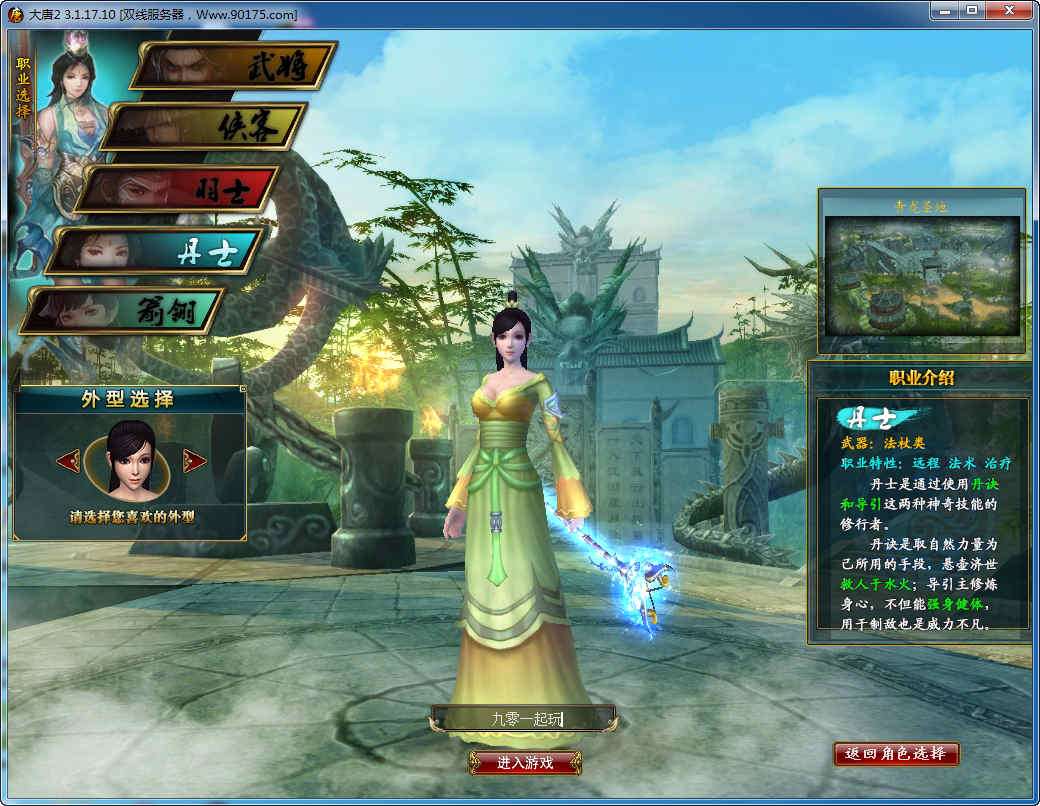Pick the red 羽士 class button
This screenshot has width=1040, height=806.
[178, 189]
